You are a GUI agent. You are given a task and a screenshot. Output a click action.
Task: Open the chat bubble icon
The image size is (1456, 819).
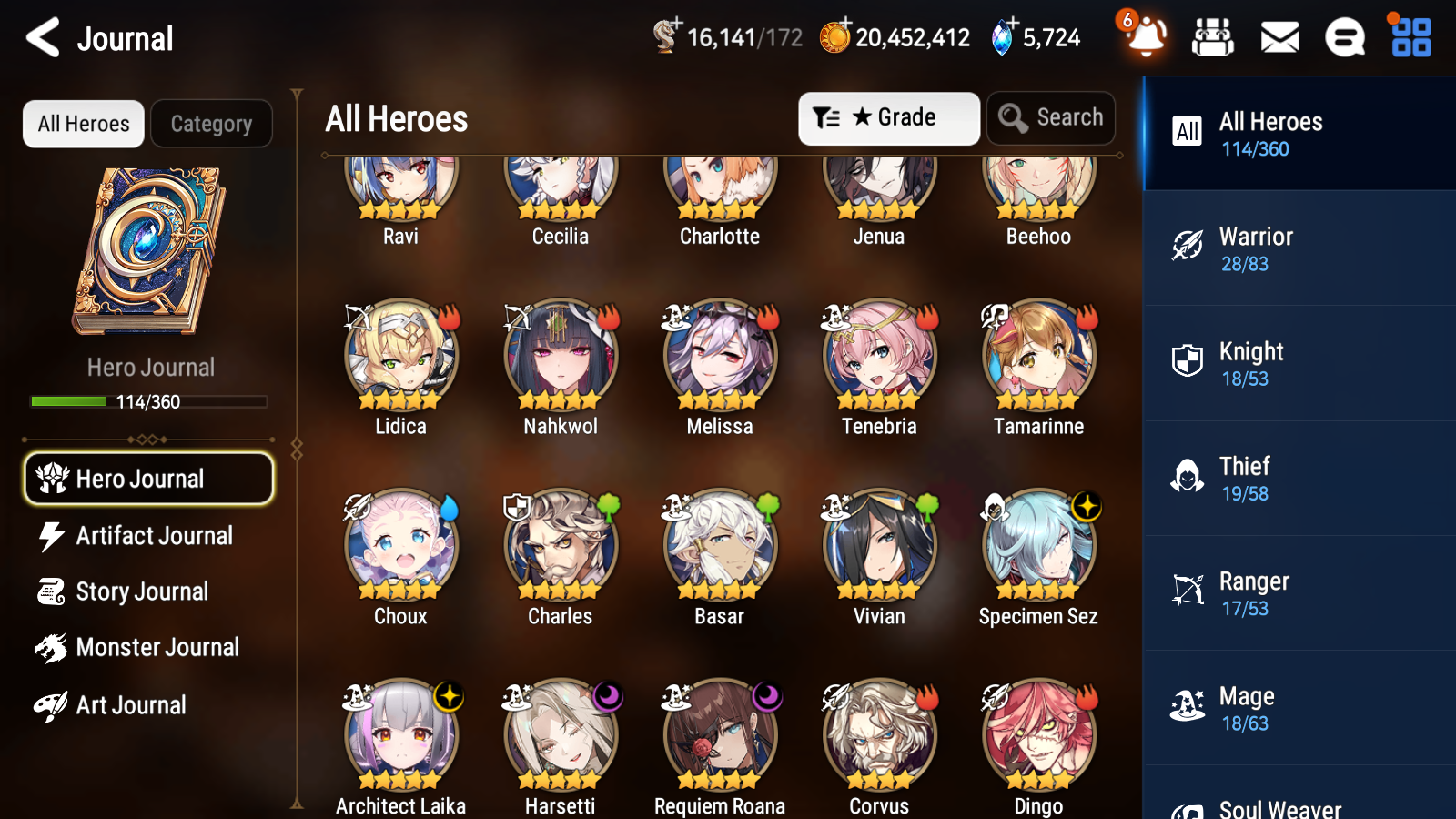tap(1344, 37)
